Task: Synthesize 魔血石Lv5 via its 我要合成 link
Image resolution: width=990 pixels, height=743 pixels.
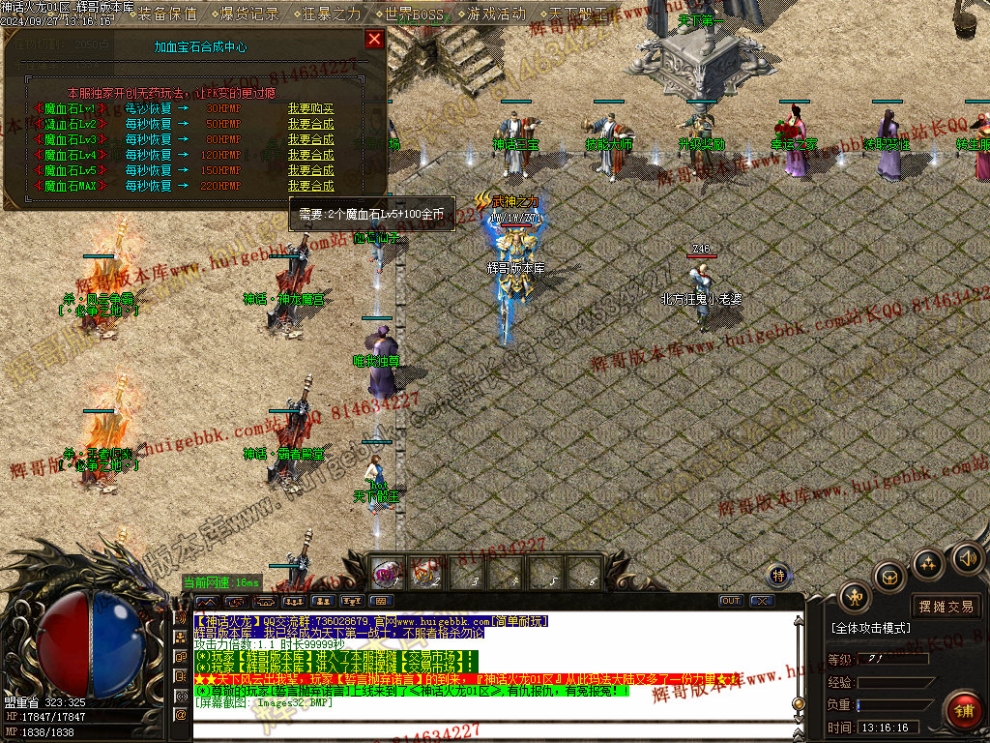Action: point(311,170)
